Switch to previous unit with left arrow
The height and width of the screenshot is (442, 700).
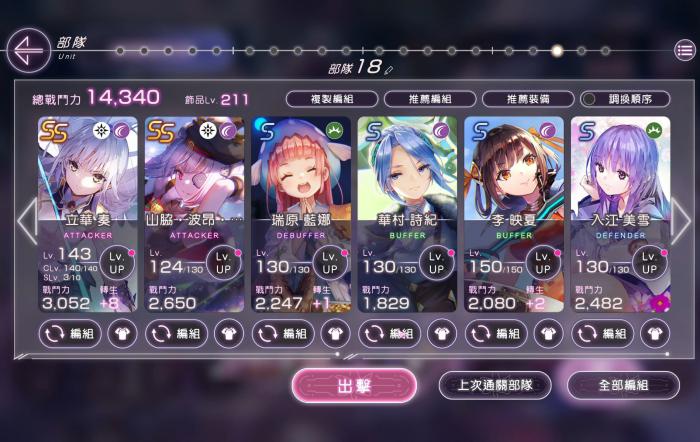(27, 221)
